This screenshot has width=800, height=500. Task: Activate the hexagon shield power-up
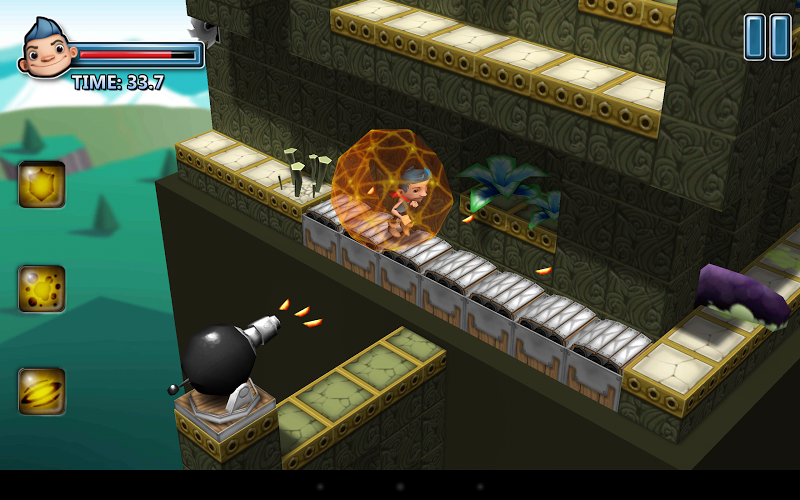point(42,185)
